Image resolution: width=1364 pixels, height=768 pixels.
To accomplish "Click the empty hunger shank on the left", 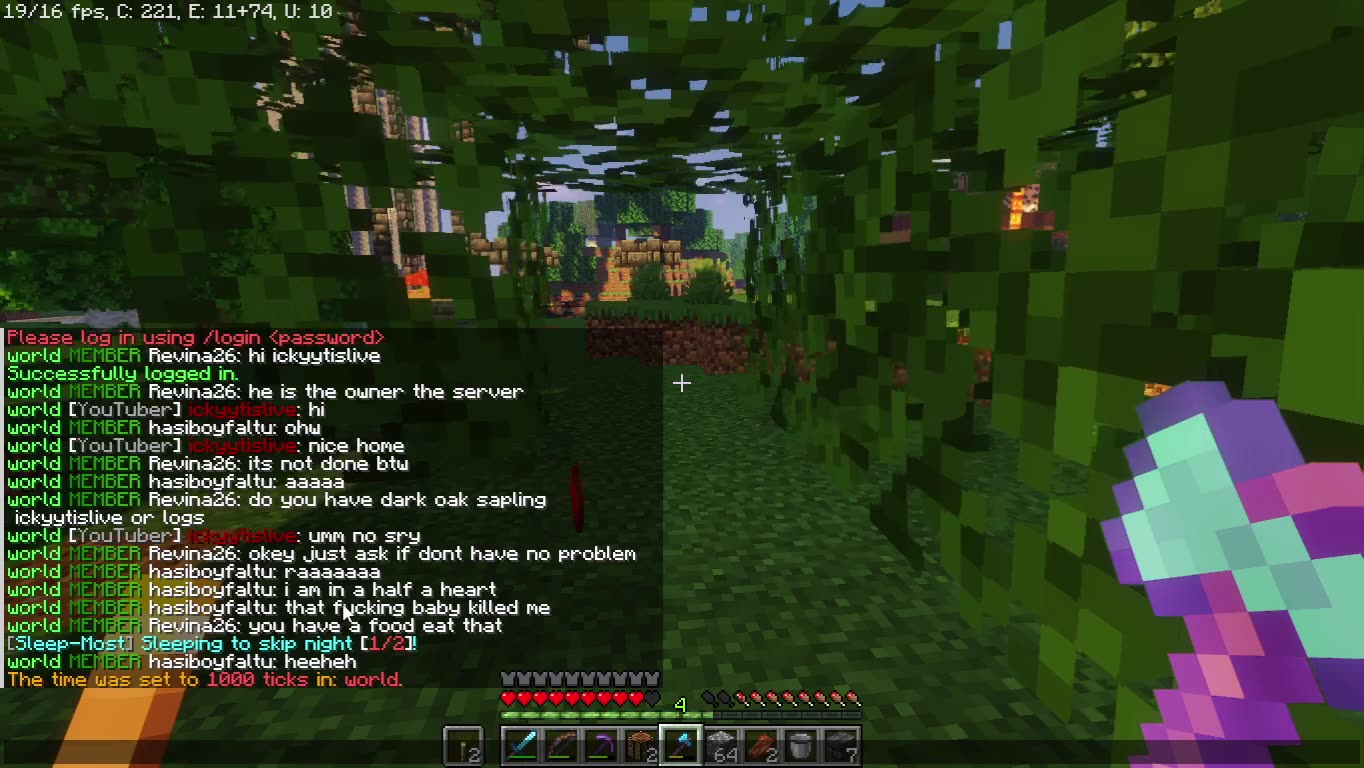I will tap(709, 697).
